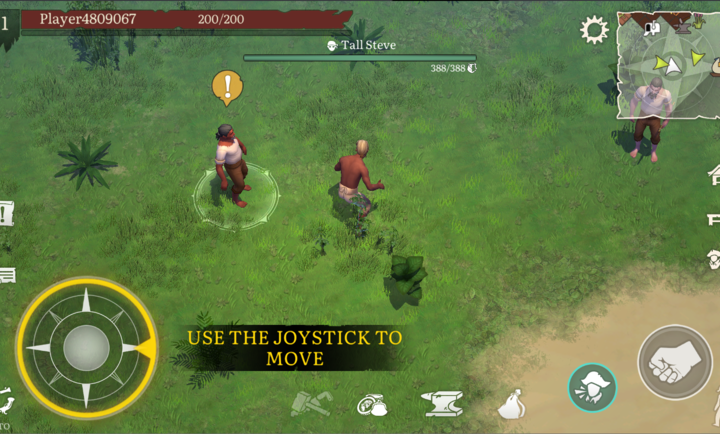
Task: Open the chat lines icon
Action: [7, 274]
